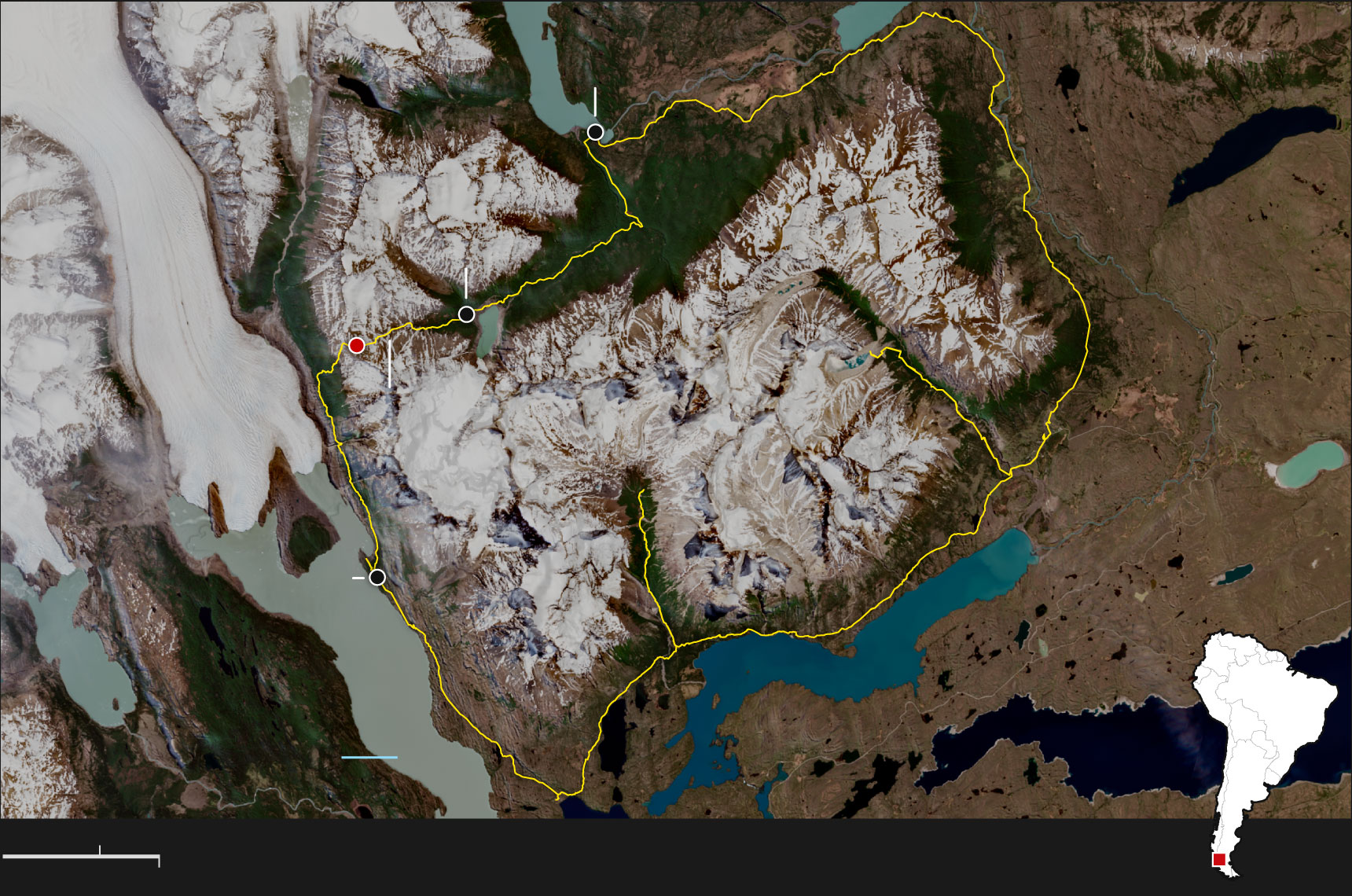Select the red waypoint marker on the trail
1352x896 pixels.
click(357, 345)
